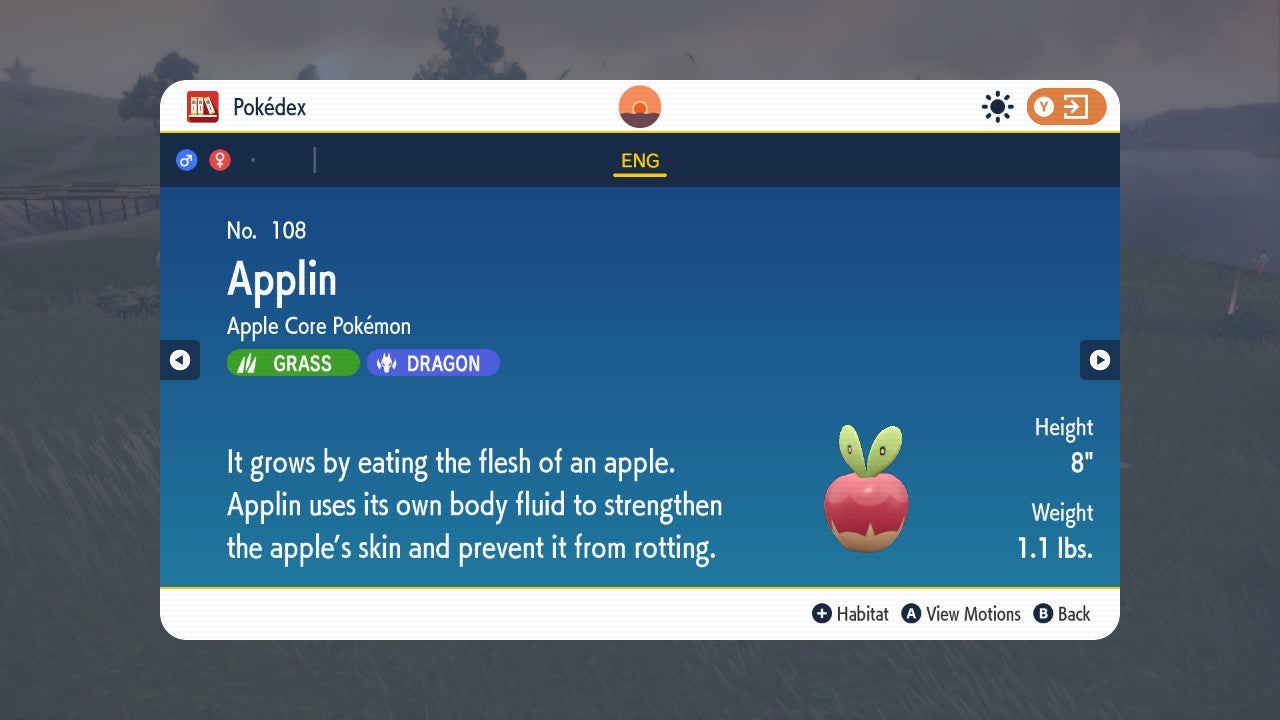The image size is (1280, 720).
Task: Click the orange sunset profile icon
Action: click(639, 106)
